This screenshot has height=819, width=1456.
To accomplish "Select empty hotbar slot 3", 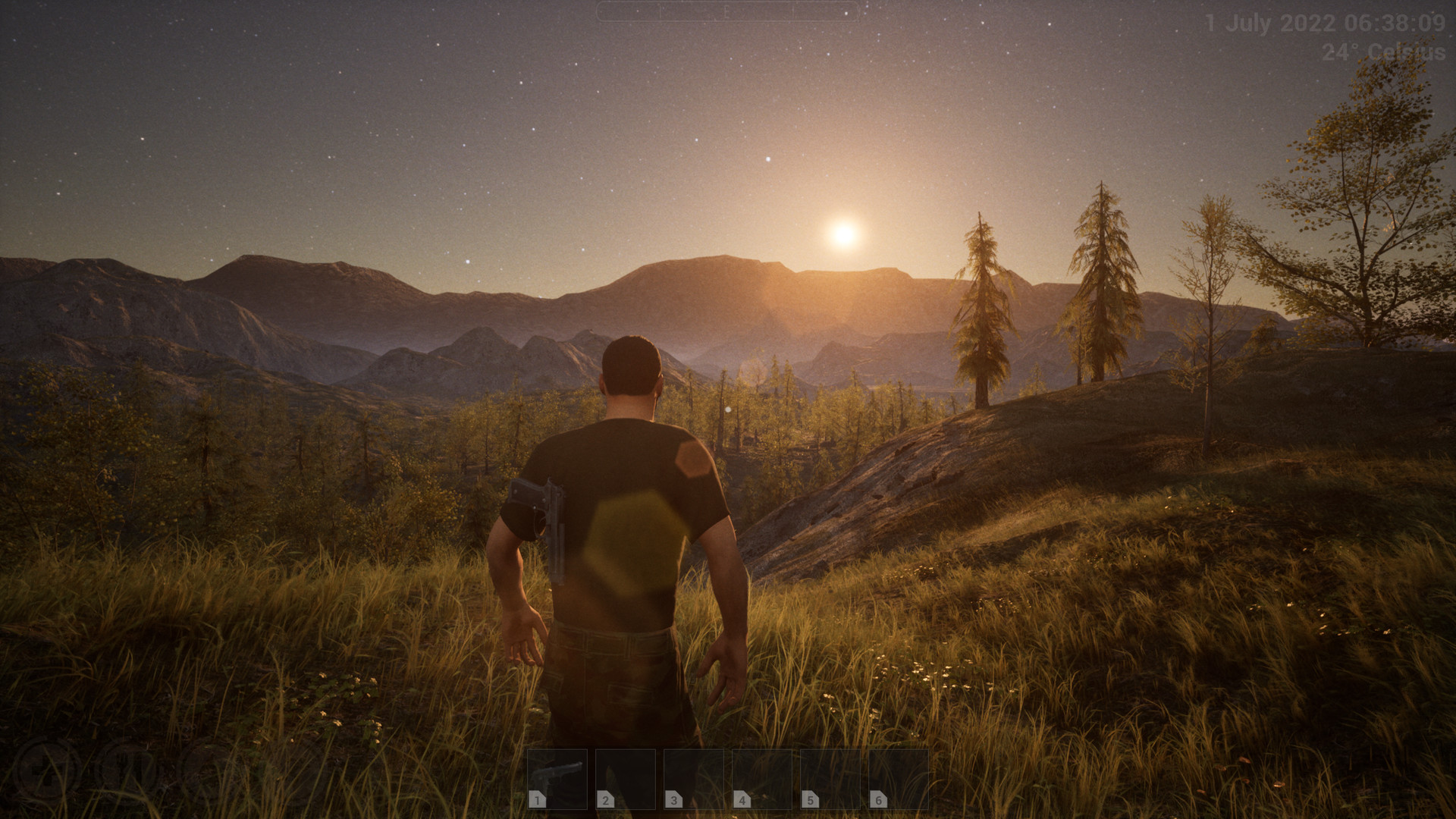I will coord(694,779).
